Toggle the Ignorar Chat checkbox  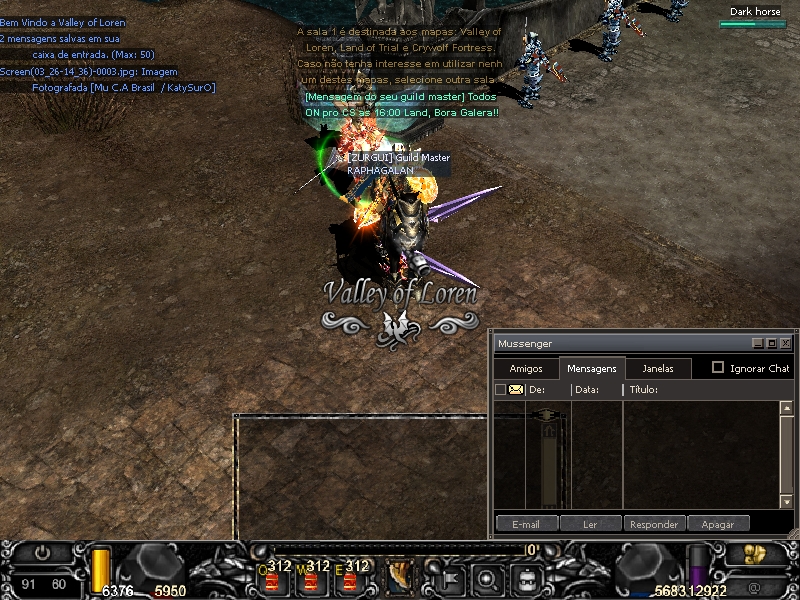click(x=718, y=368)
